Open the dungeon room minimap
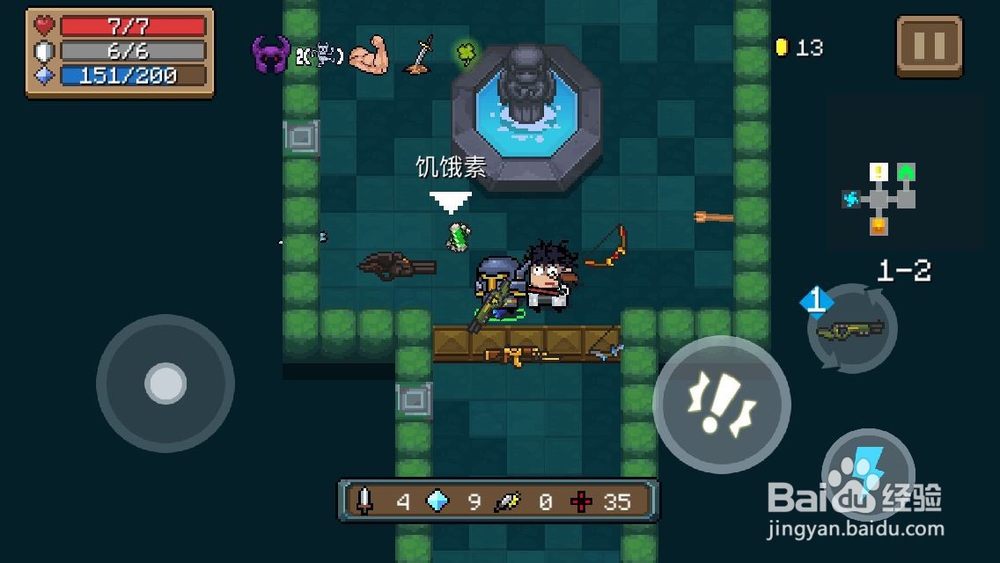The image size is (1000, 563). 879,197
